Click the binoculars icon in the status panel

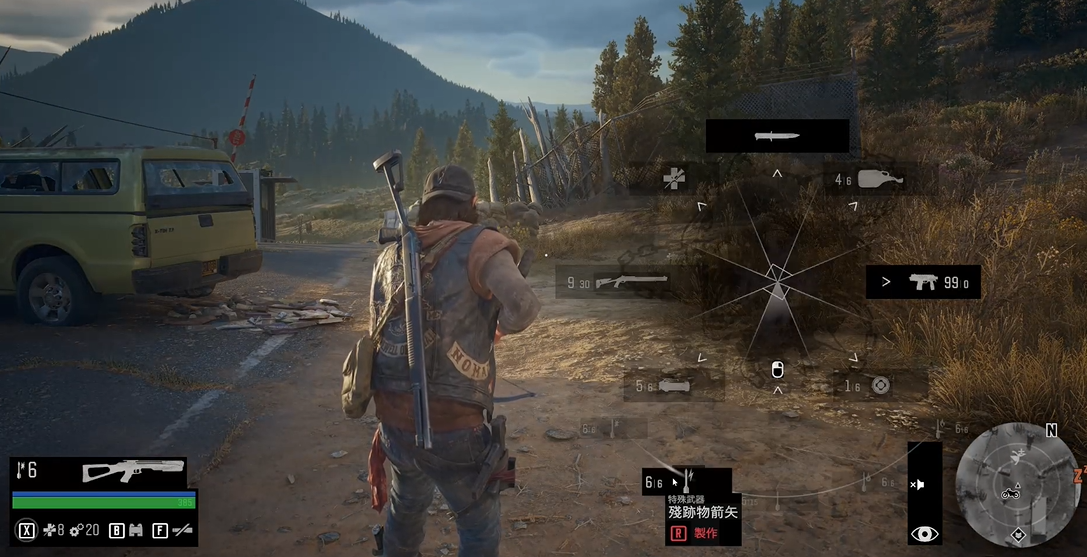point(136,530)
